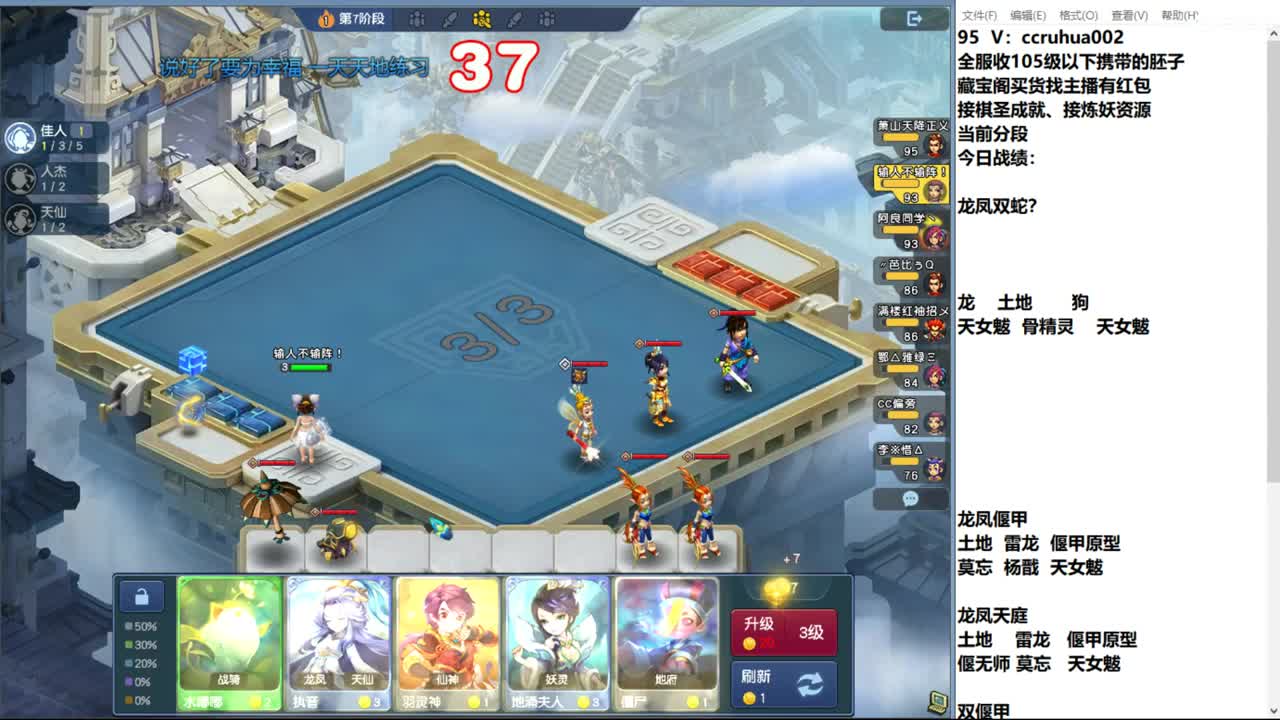
Task: Toggle the shop lock padlock icon
Action: tap(144, 595)
